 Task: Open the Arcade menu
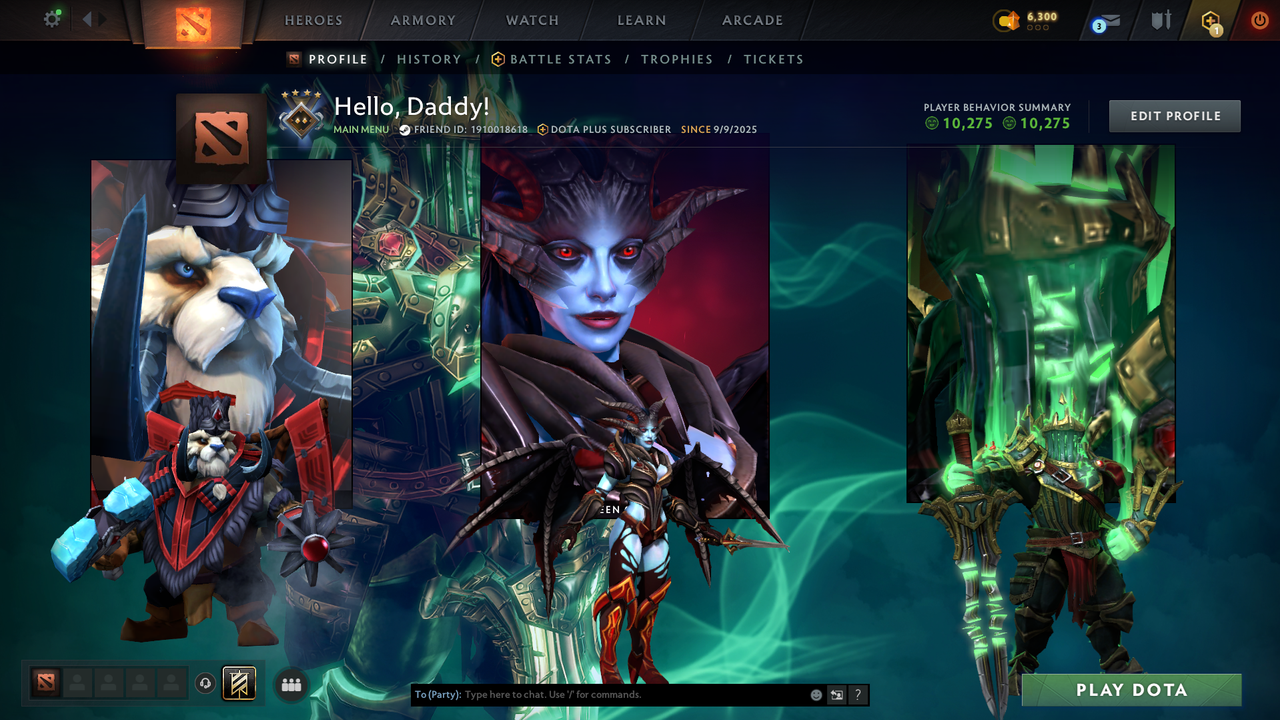click(x=751, y=20)
